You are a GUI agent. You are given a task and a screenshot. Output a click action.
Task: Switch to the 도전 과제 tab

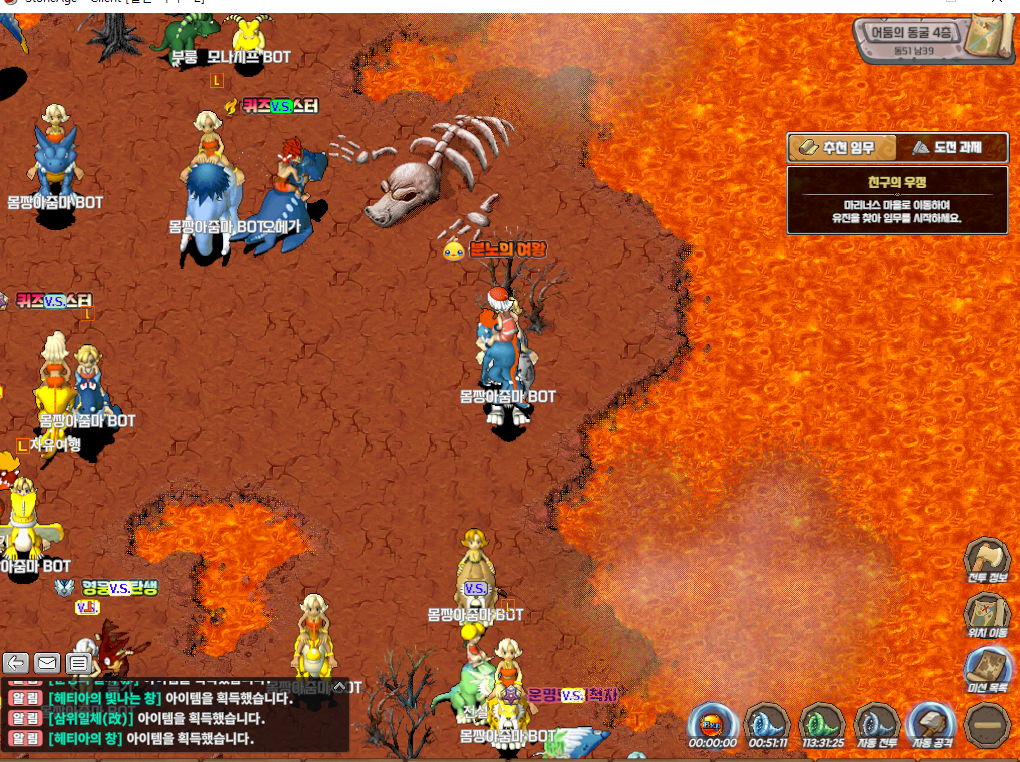coord(949,148)
